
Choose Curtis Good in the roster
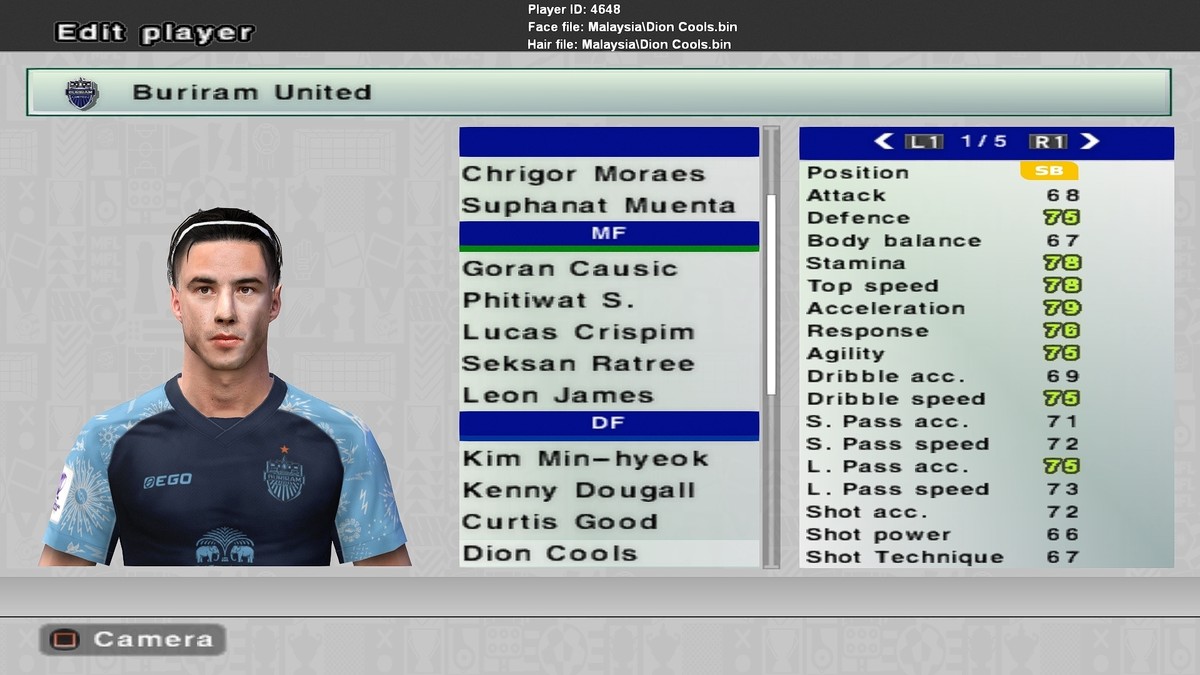click(559, 522)
